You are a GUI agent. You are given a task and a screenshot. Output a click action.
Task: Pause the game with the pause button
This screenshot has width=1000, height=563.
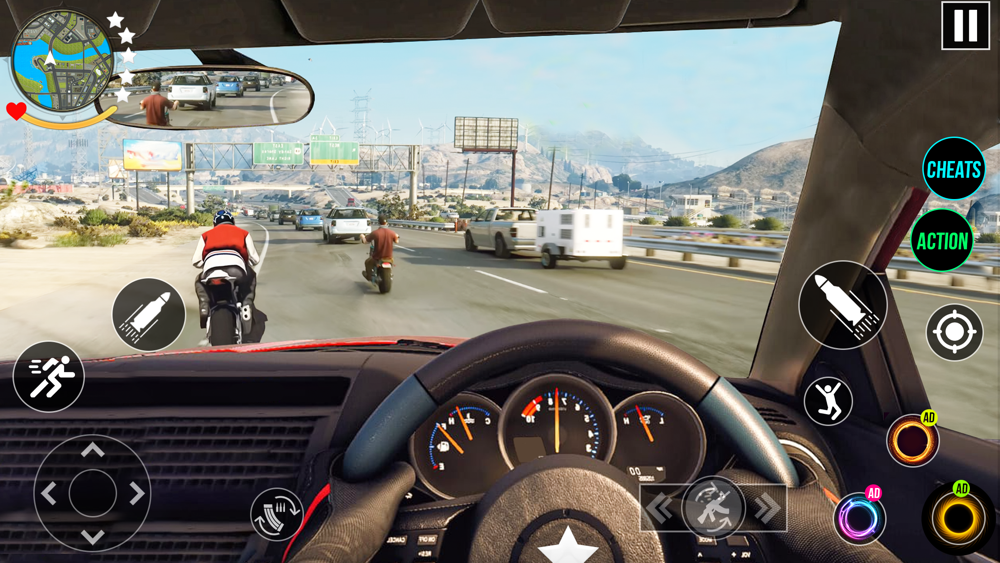tap(965, 26)
